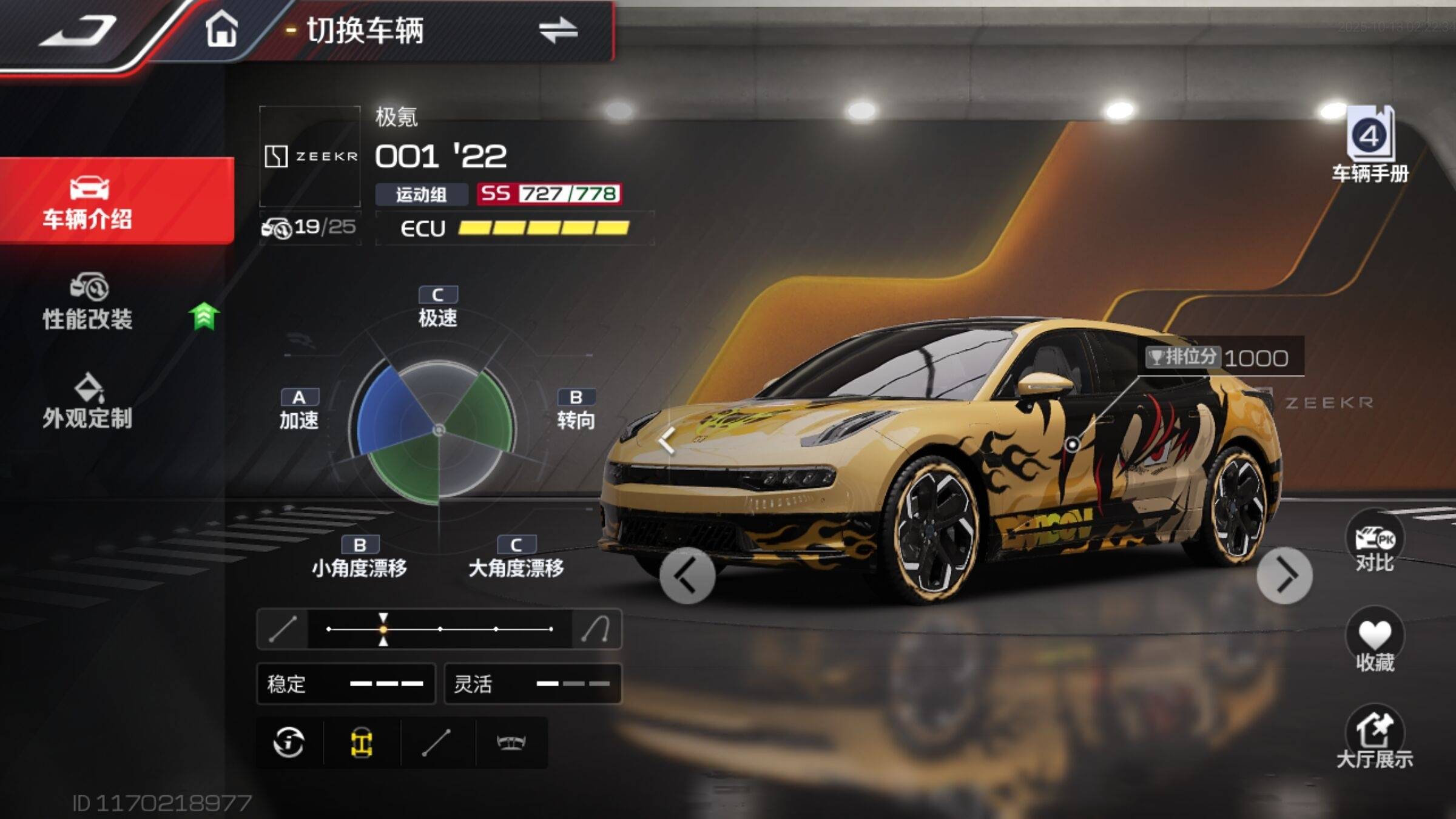This screenshot has width=1456, height=819.
Task: Click the tuning slider's yellow marker
Action: pyautogui.click(x=383, y=629)
